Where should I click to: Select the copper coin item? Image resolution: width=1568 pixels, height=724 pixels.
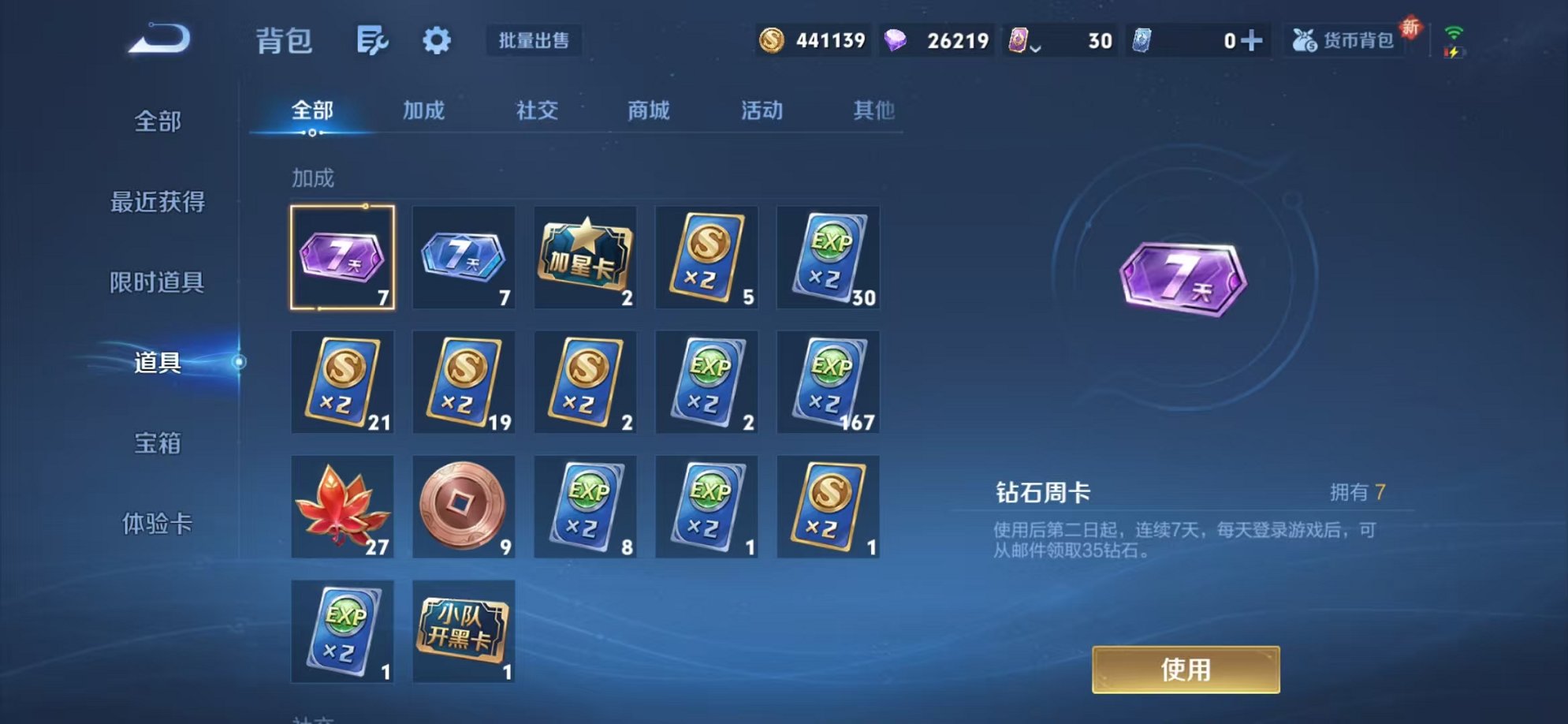tap(464, 506)
